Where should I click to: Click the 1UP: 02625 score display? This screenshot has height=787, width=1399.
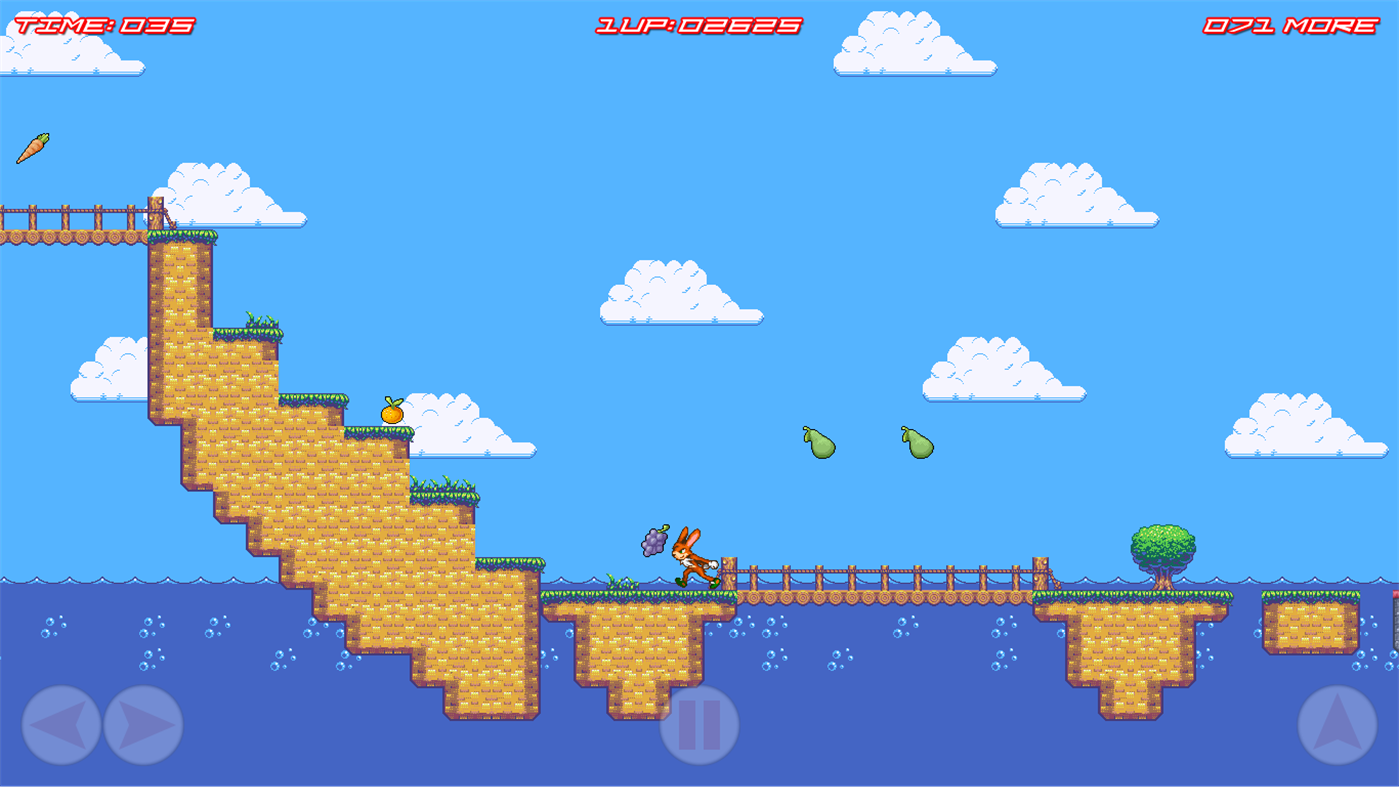[x=696, y=24]
